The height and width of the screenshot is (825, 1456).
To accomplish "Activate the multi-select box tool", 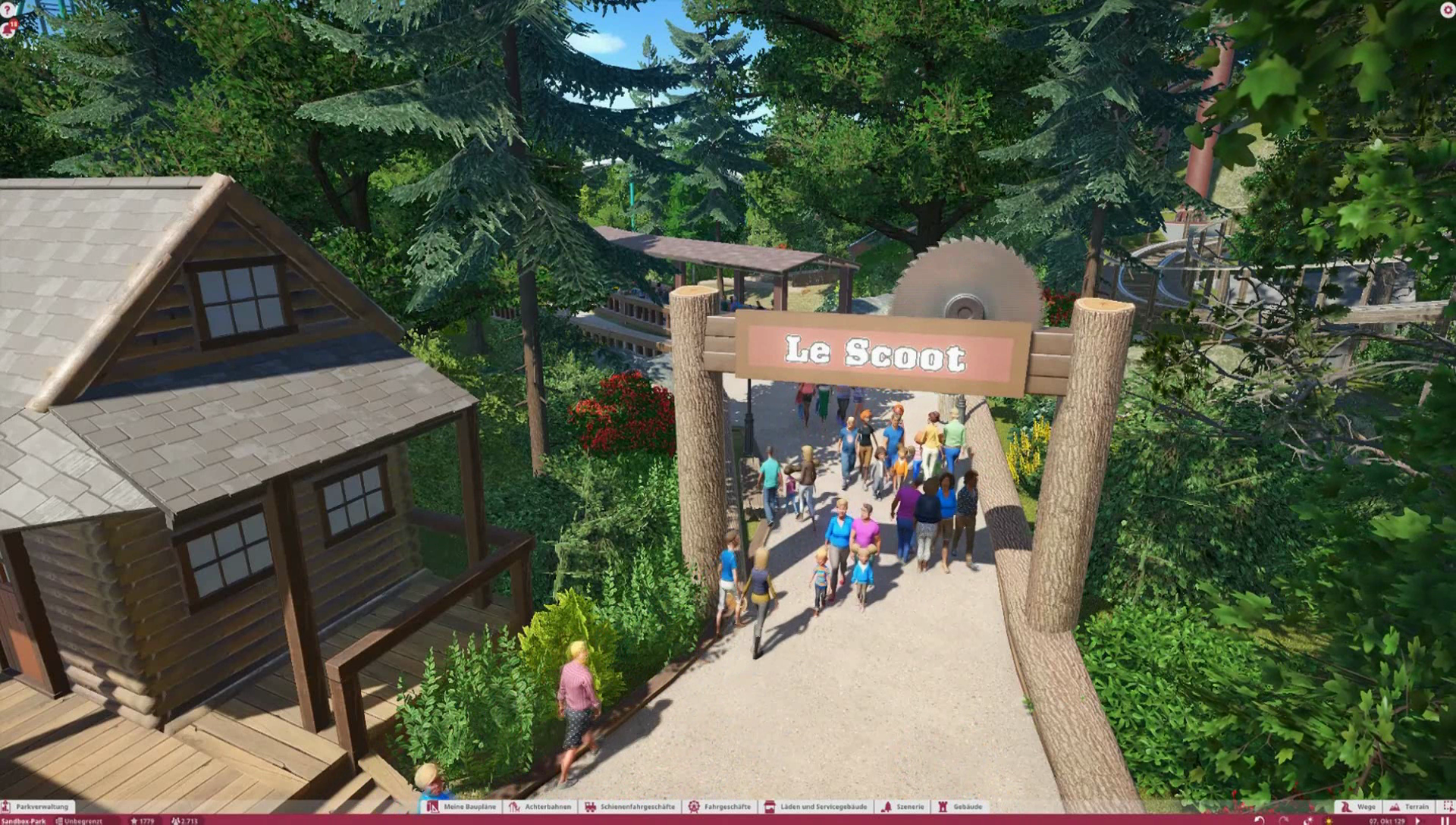I will [x=1447, y=807].
